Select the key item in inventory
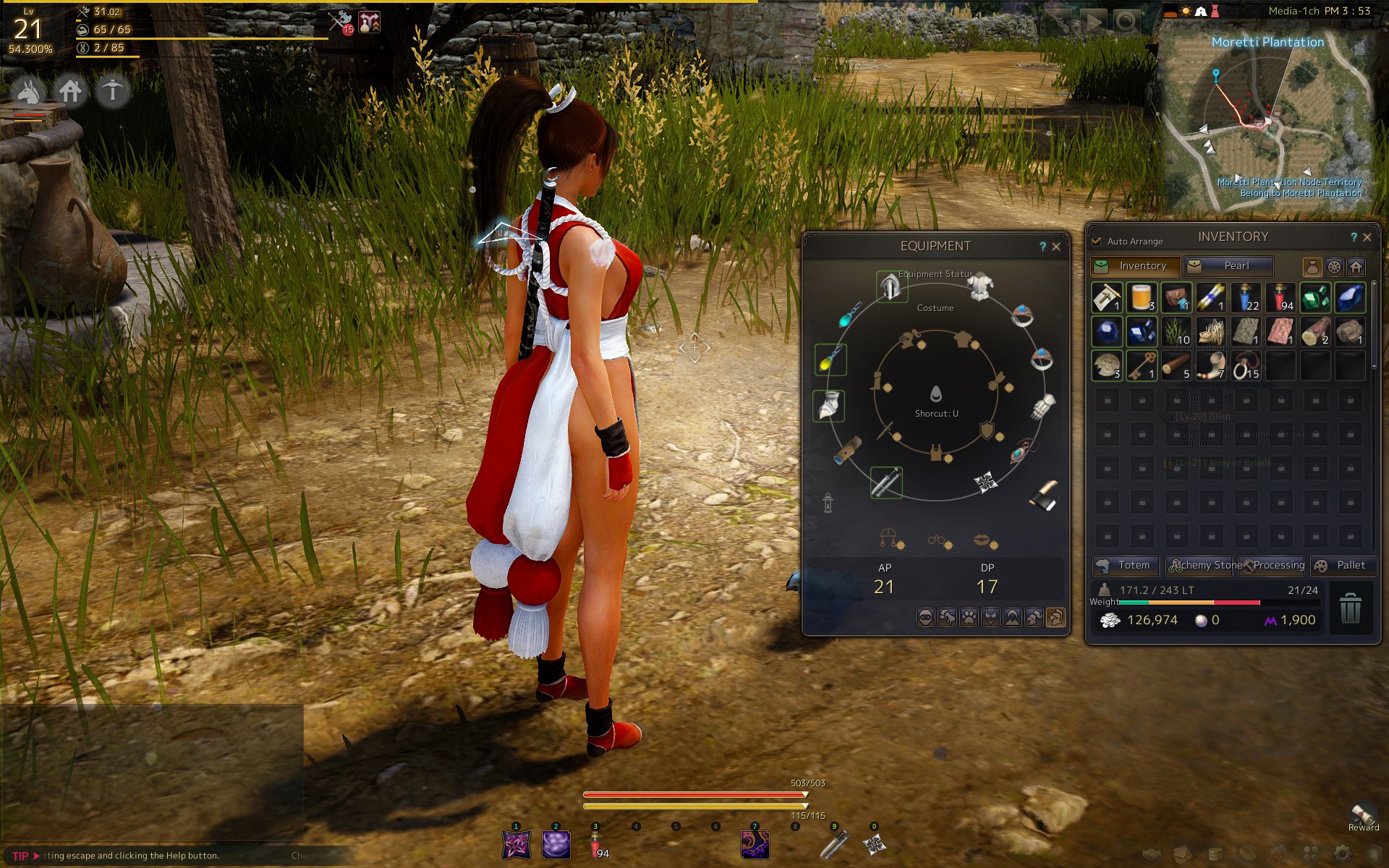Viewport: 1389px width, 868px height. [x=1142, y=366]
